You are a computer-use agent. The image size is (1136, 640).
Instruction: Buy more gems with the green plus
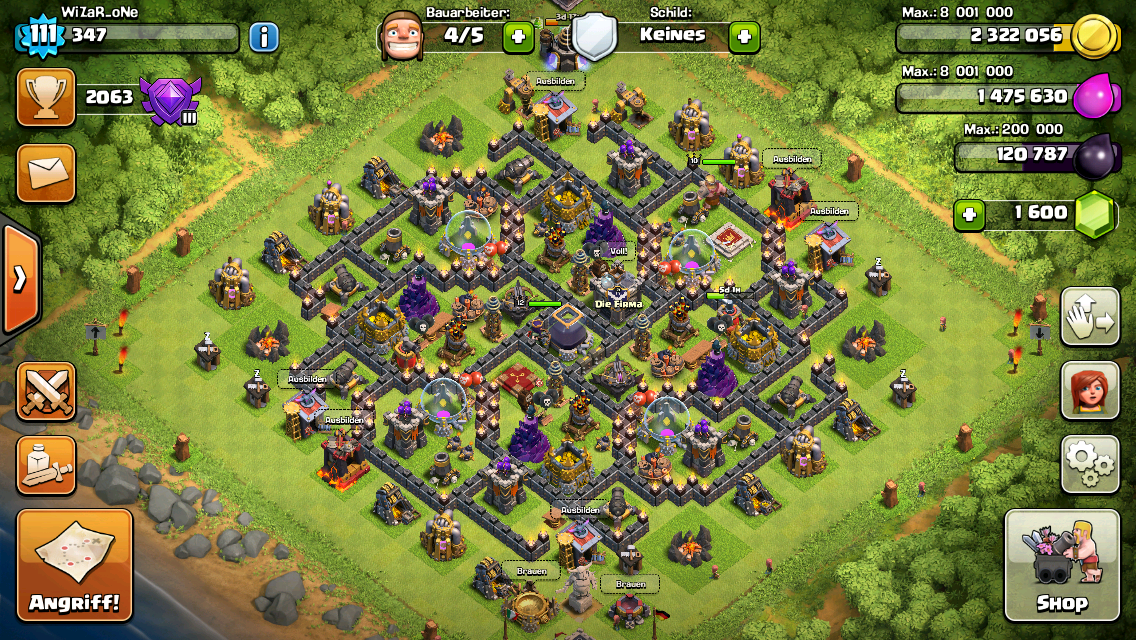968,214
